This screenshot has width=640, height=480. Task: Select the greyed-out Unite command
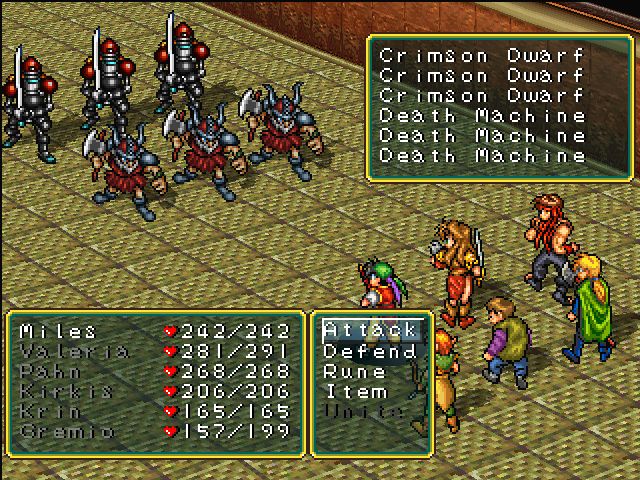[360, 411]
